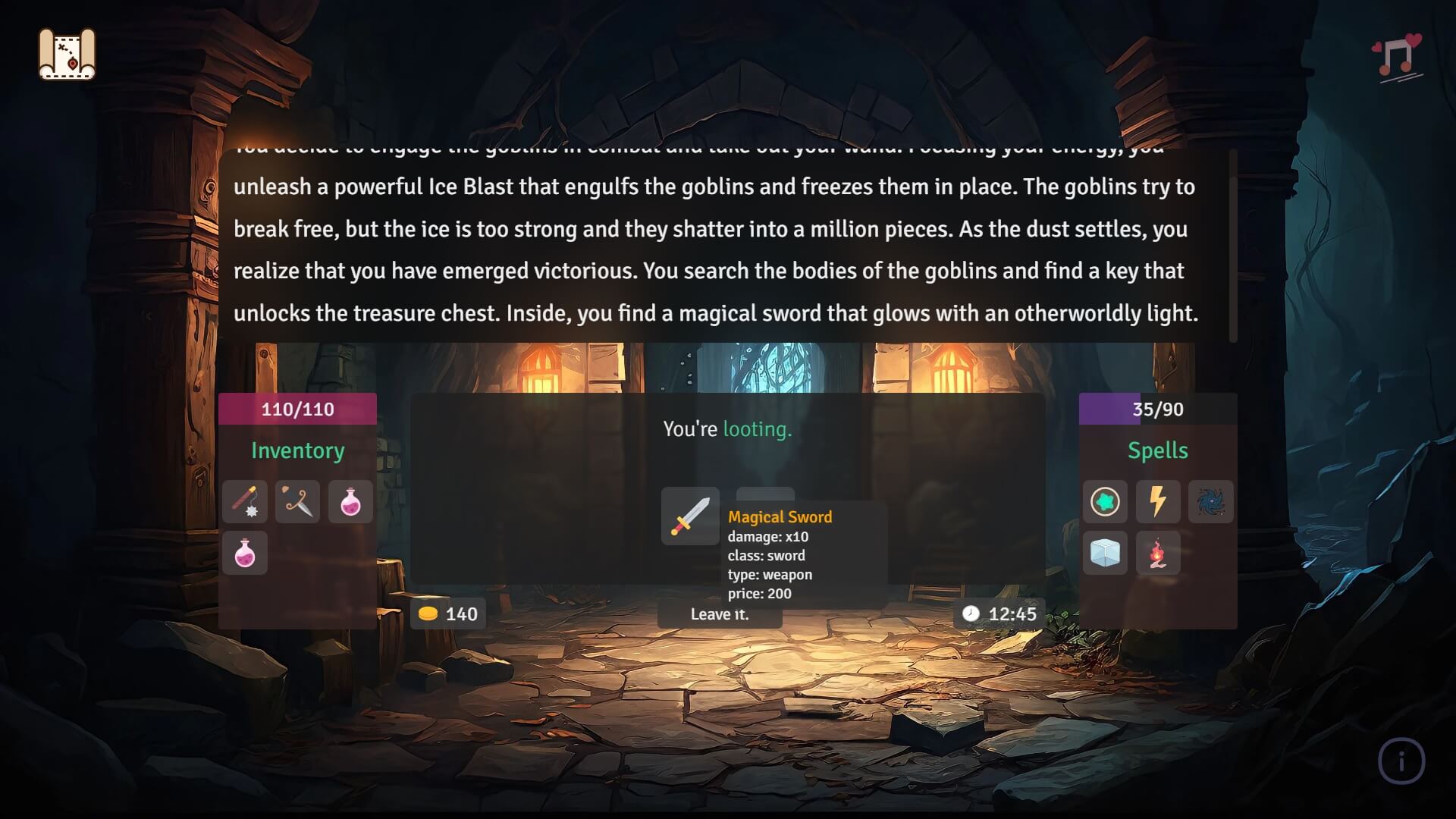Select the dynamite stick in inventory
The image size is (1456, 819).
(244, 502)
